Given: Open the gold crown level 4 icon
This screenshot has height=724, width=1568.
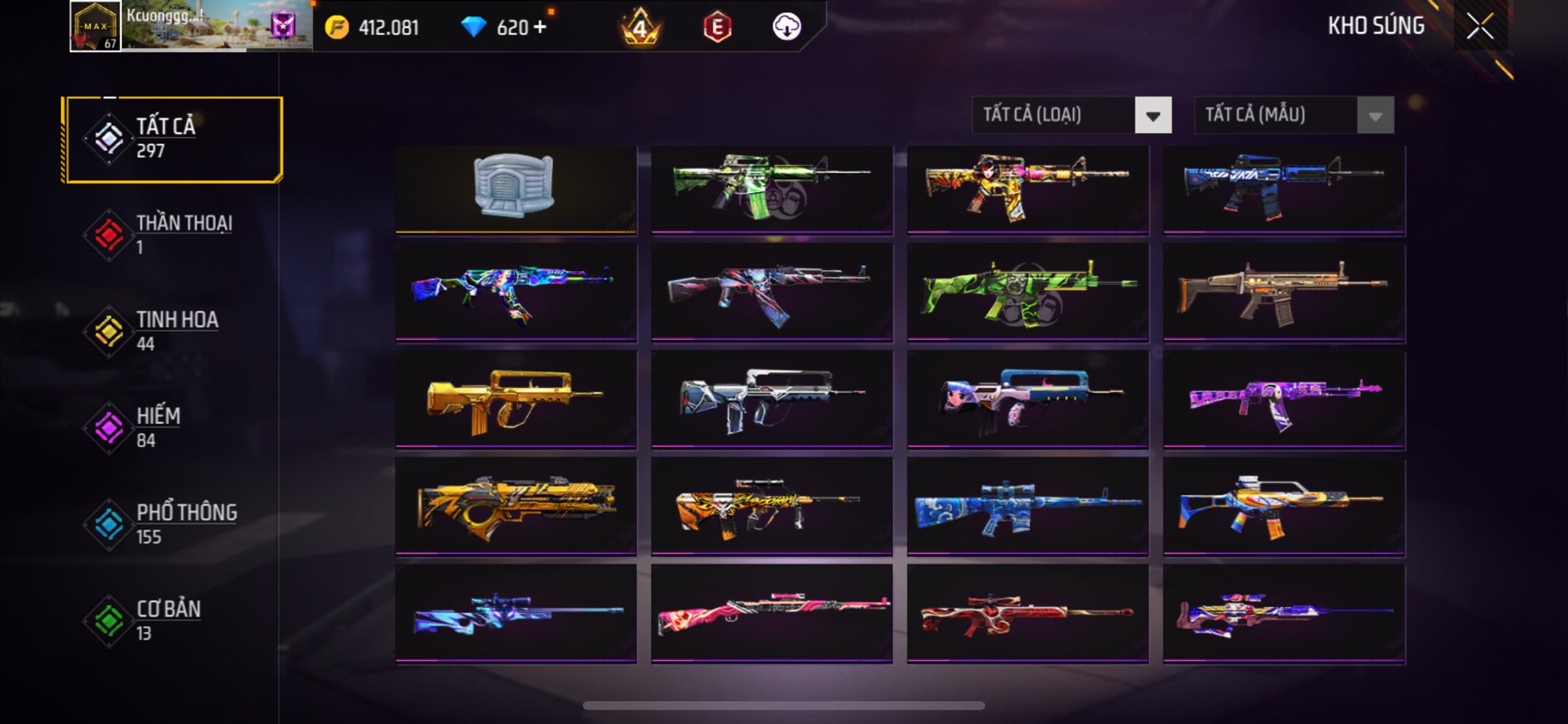Looking at the screenshot, I should pos(639,28).
